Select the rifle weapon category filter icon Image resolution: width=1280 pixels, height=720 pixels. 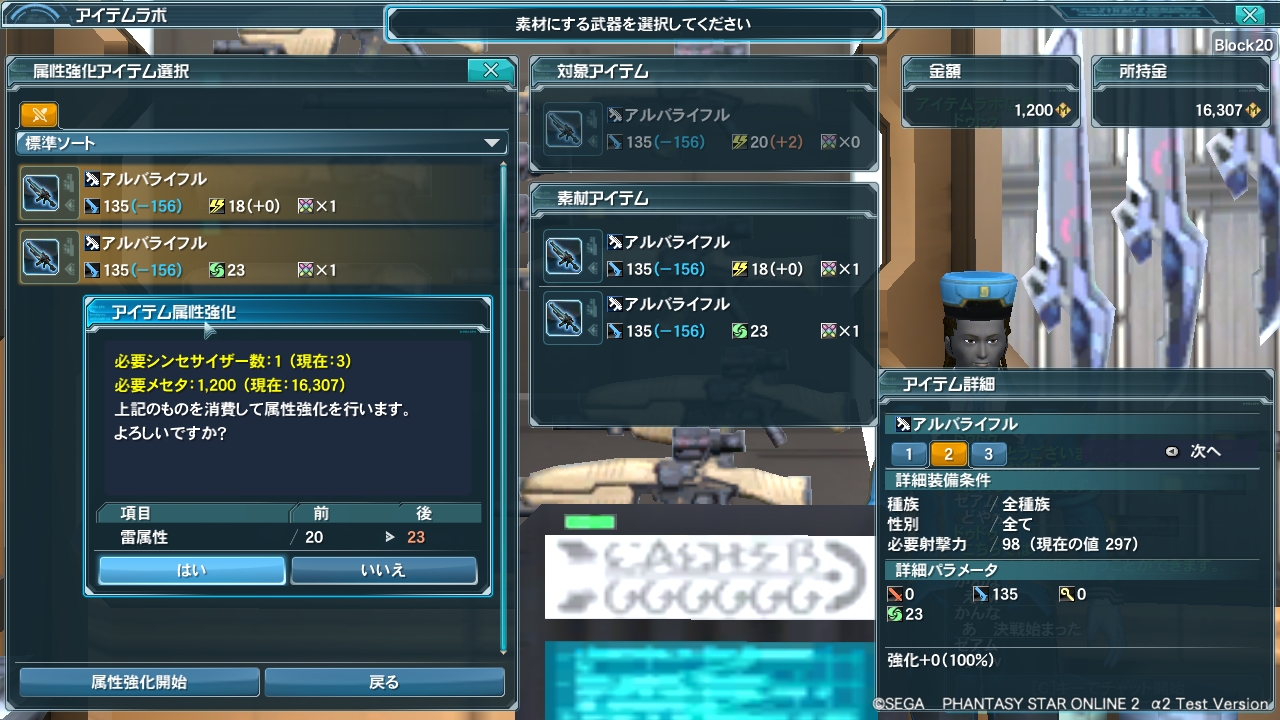[37, 116]
